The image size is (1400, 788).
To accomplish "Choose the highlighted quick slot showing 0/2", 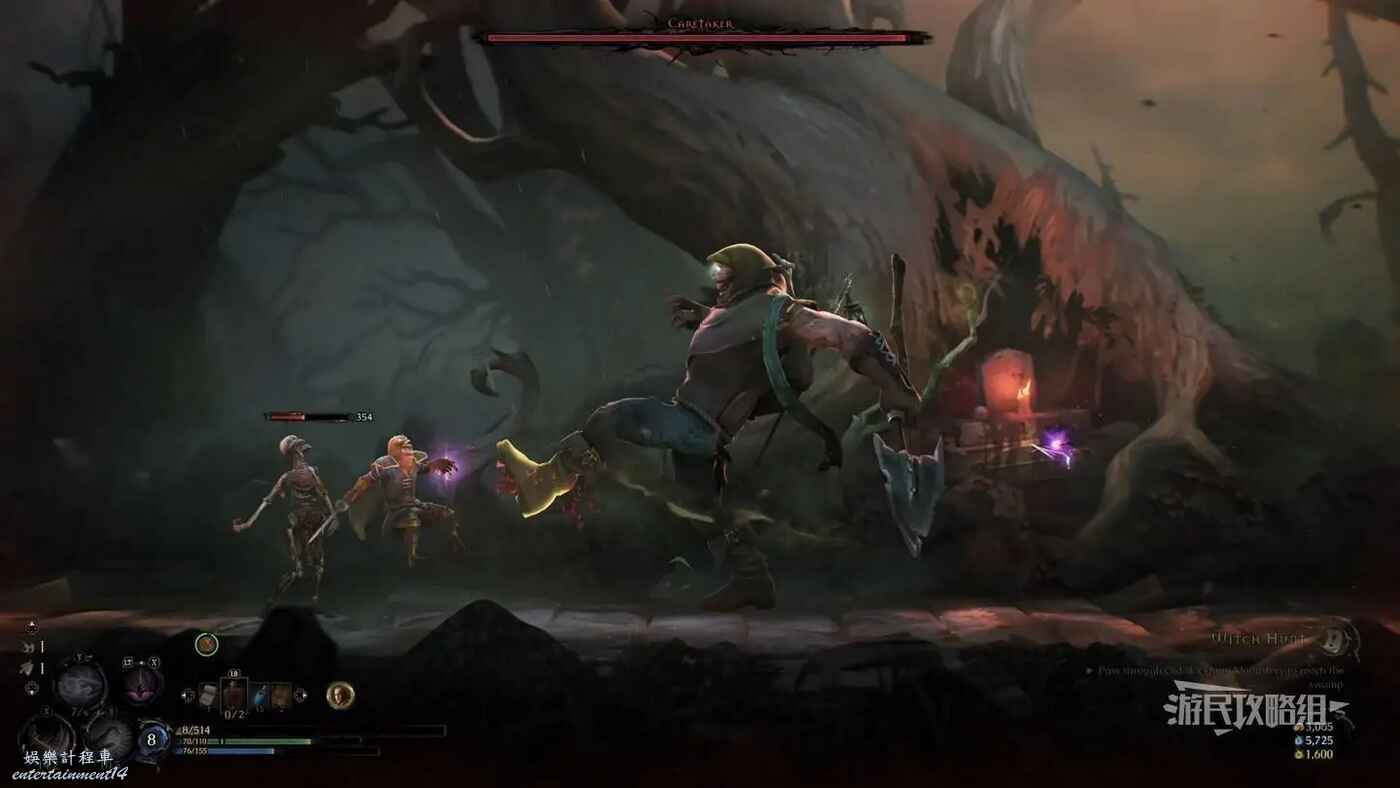I will 234,694.
